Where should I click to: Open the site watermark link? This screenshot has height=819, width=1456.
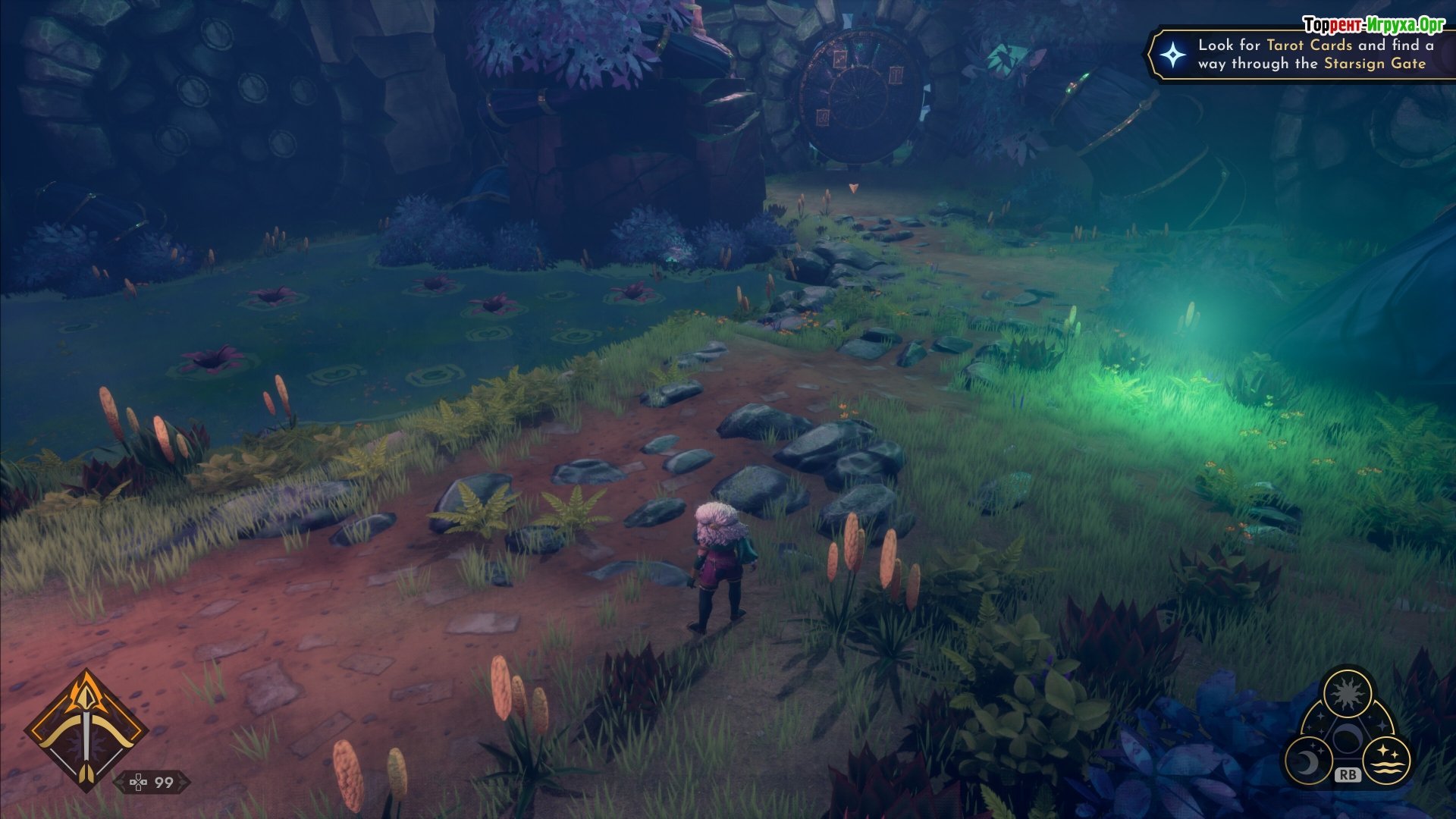tap(1373, 25)
